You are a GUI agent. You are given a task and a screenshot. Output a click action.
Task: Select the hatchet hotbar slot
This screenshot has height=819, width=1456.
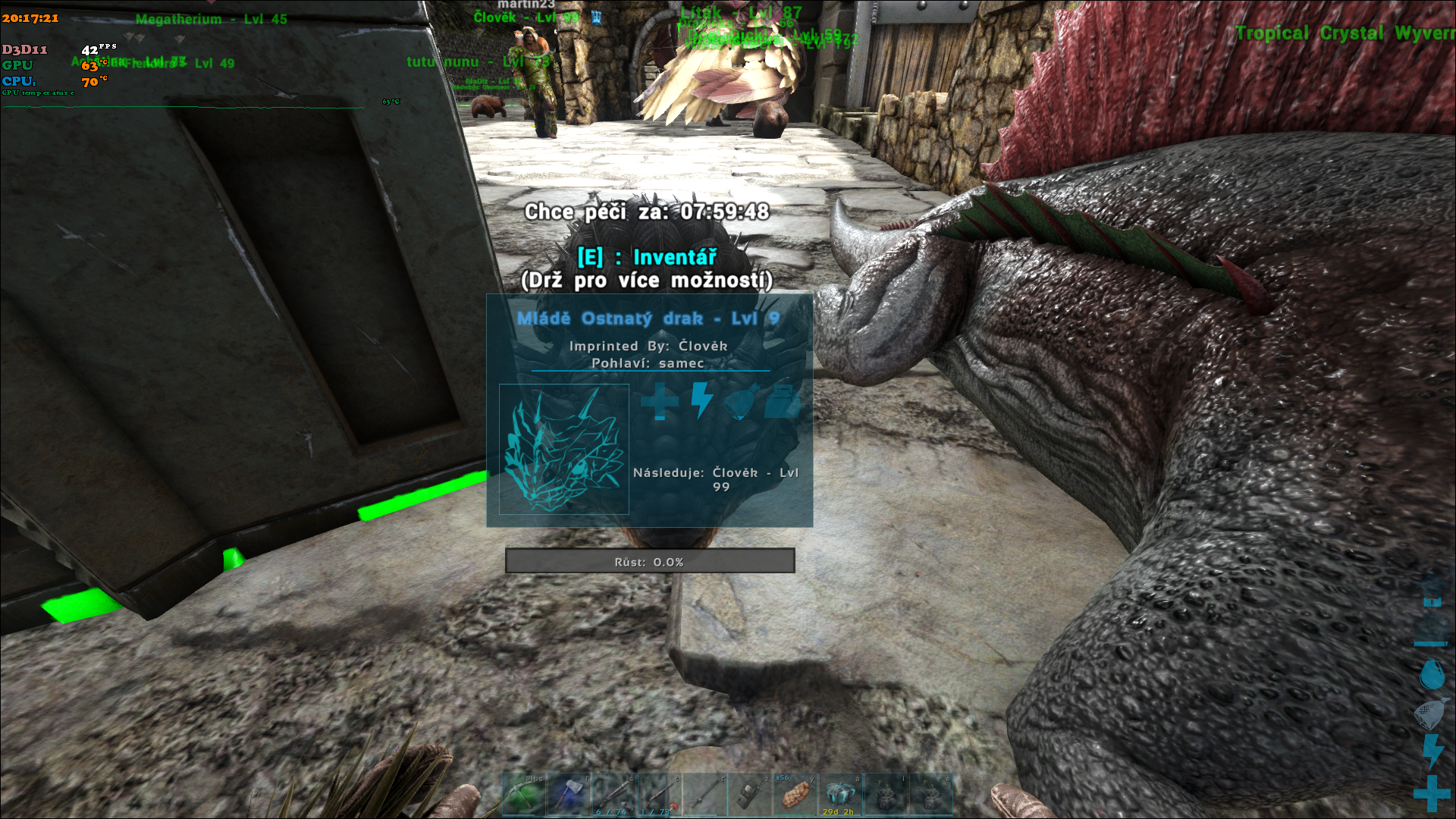[x=569, y=795]
